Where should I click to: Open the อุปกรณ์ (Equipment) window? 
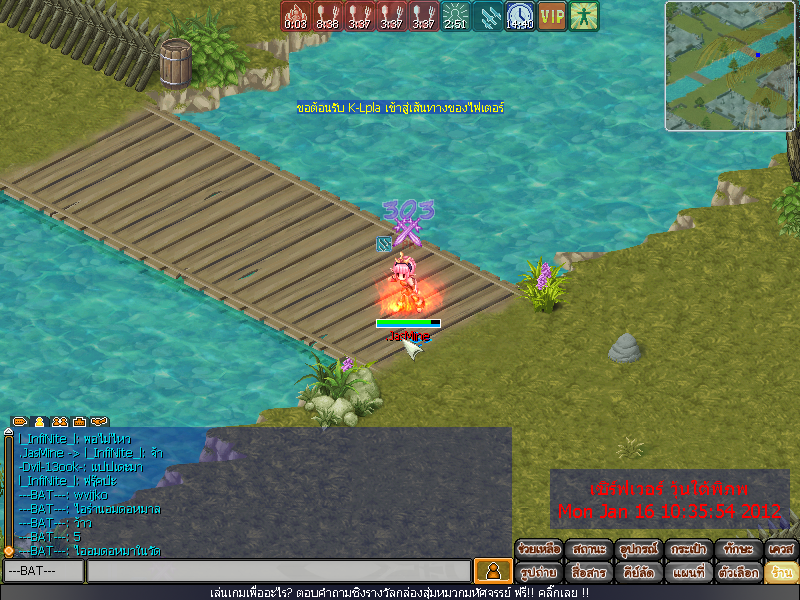(636, 550)
